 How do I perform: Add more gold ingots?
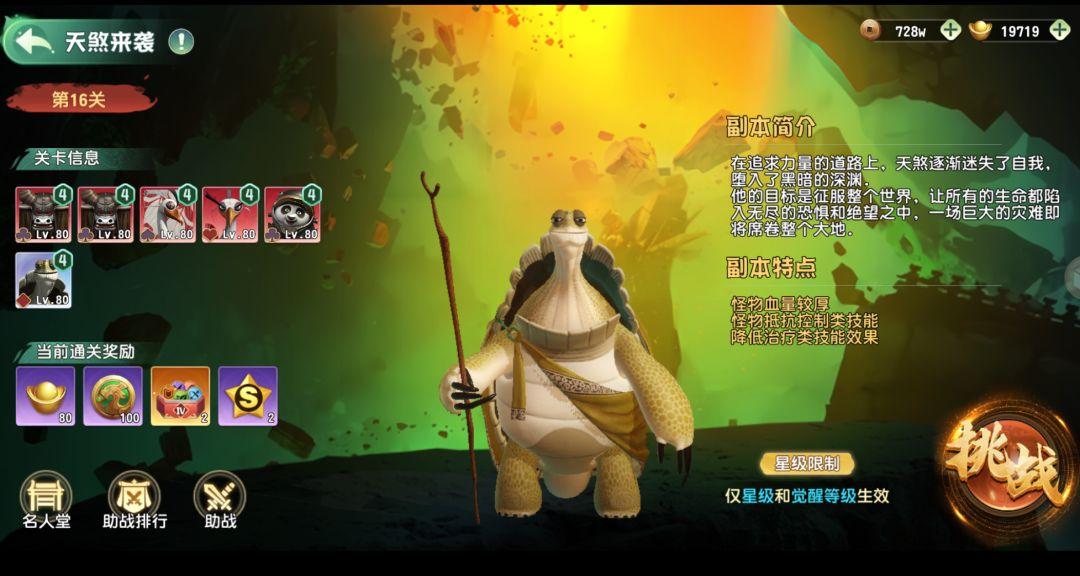(x=1060, y=30)
